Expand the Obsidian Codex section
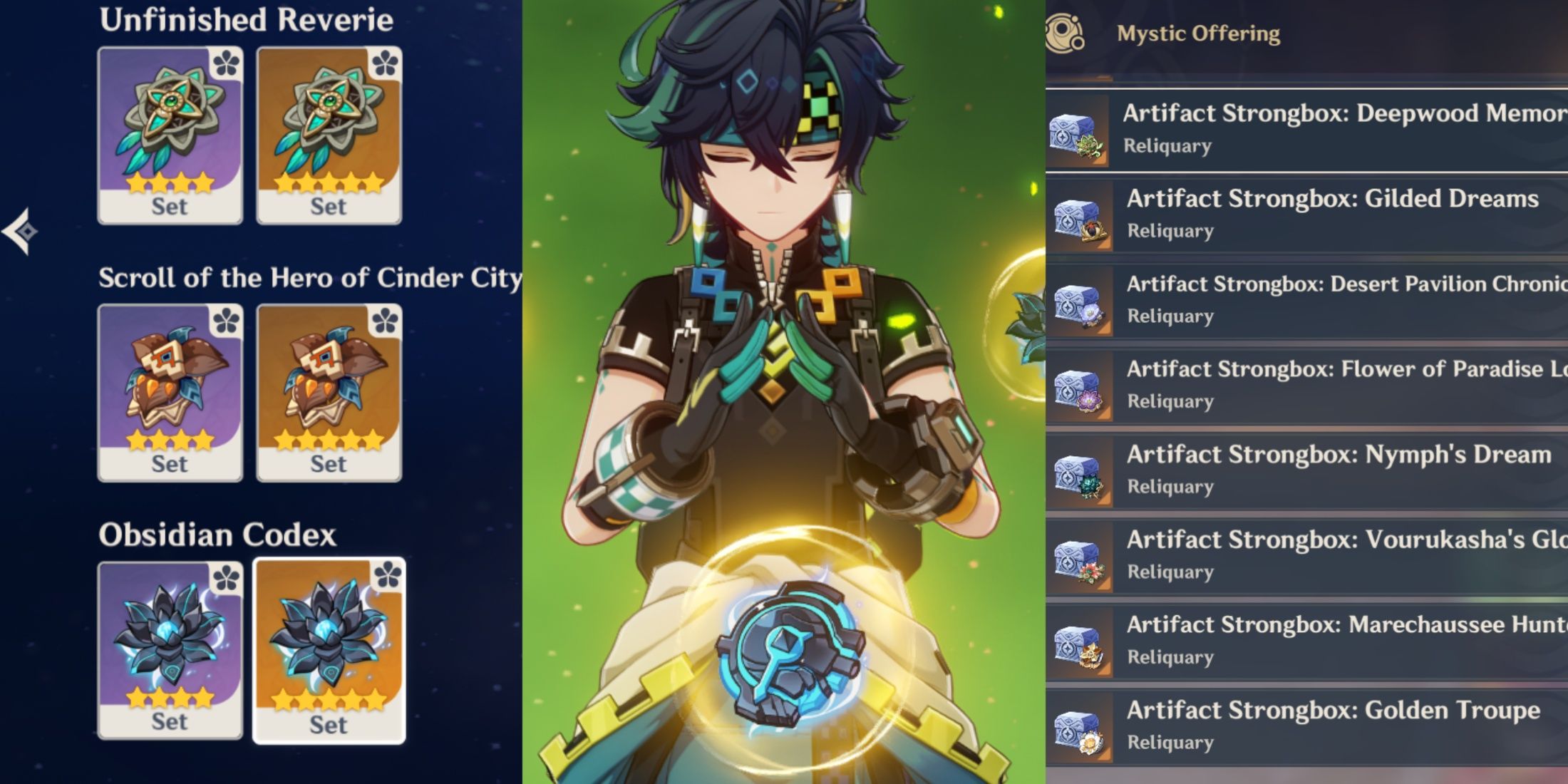Viewport: 1568px width, 784px height. (217, 536)
